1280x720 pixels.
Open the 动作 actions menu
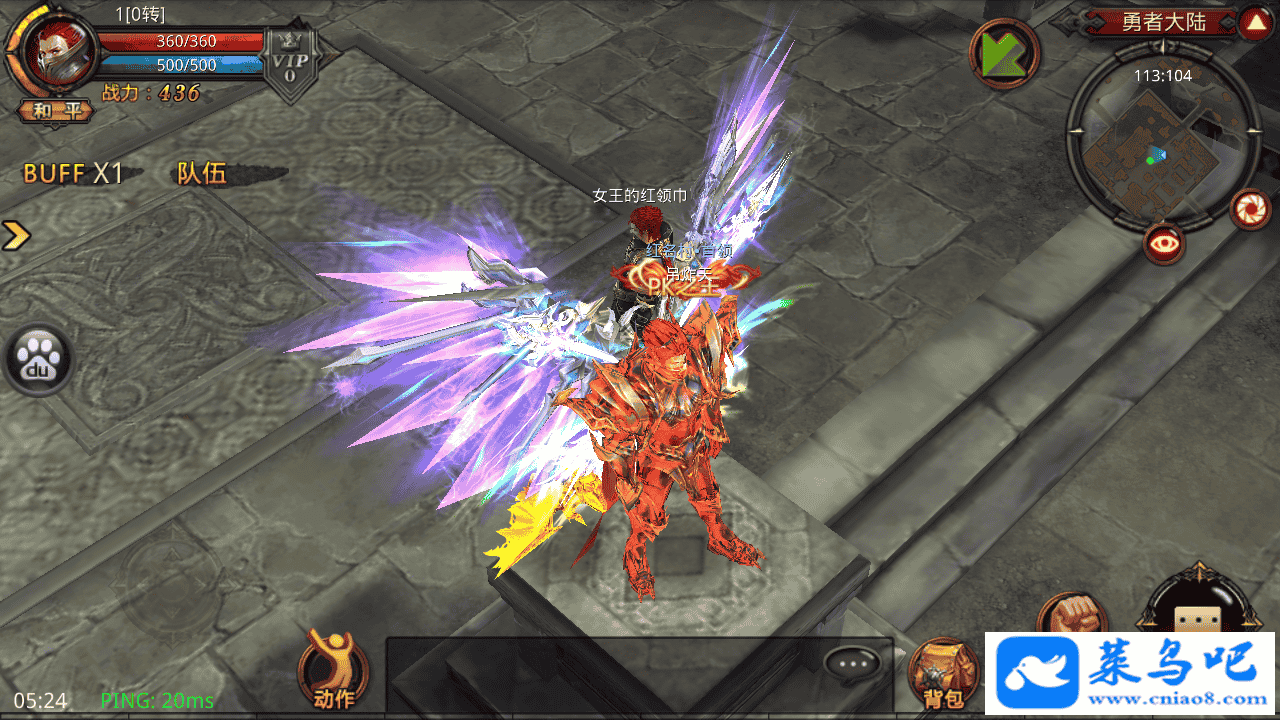point(333,670)
